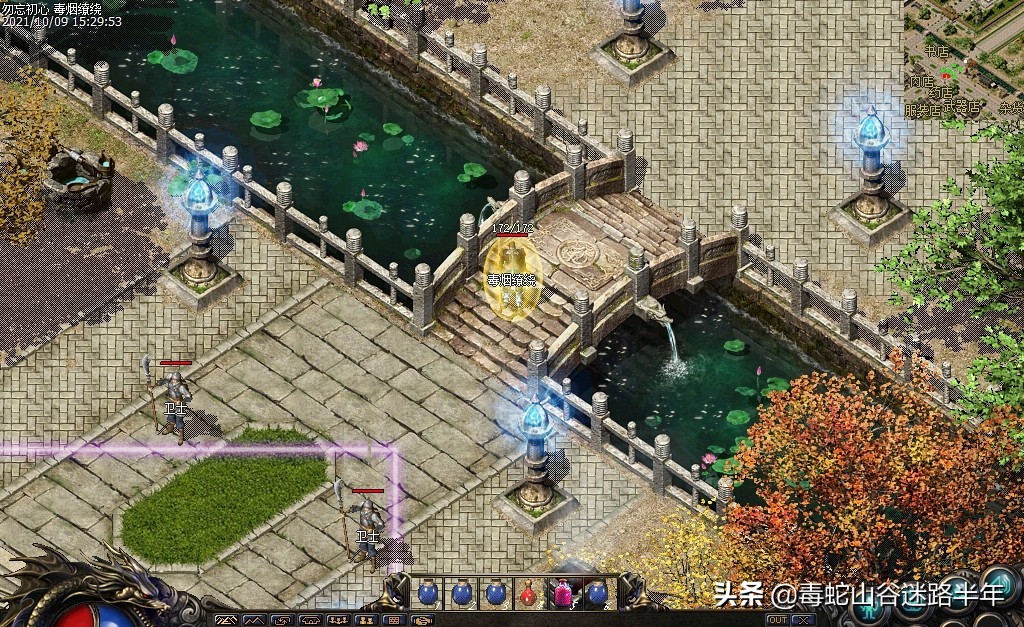Open the town minimap
Viewport: 1024px width, 627px height.
tap(963, 60)
